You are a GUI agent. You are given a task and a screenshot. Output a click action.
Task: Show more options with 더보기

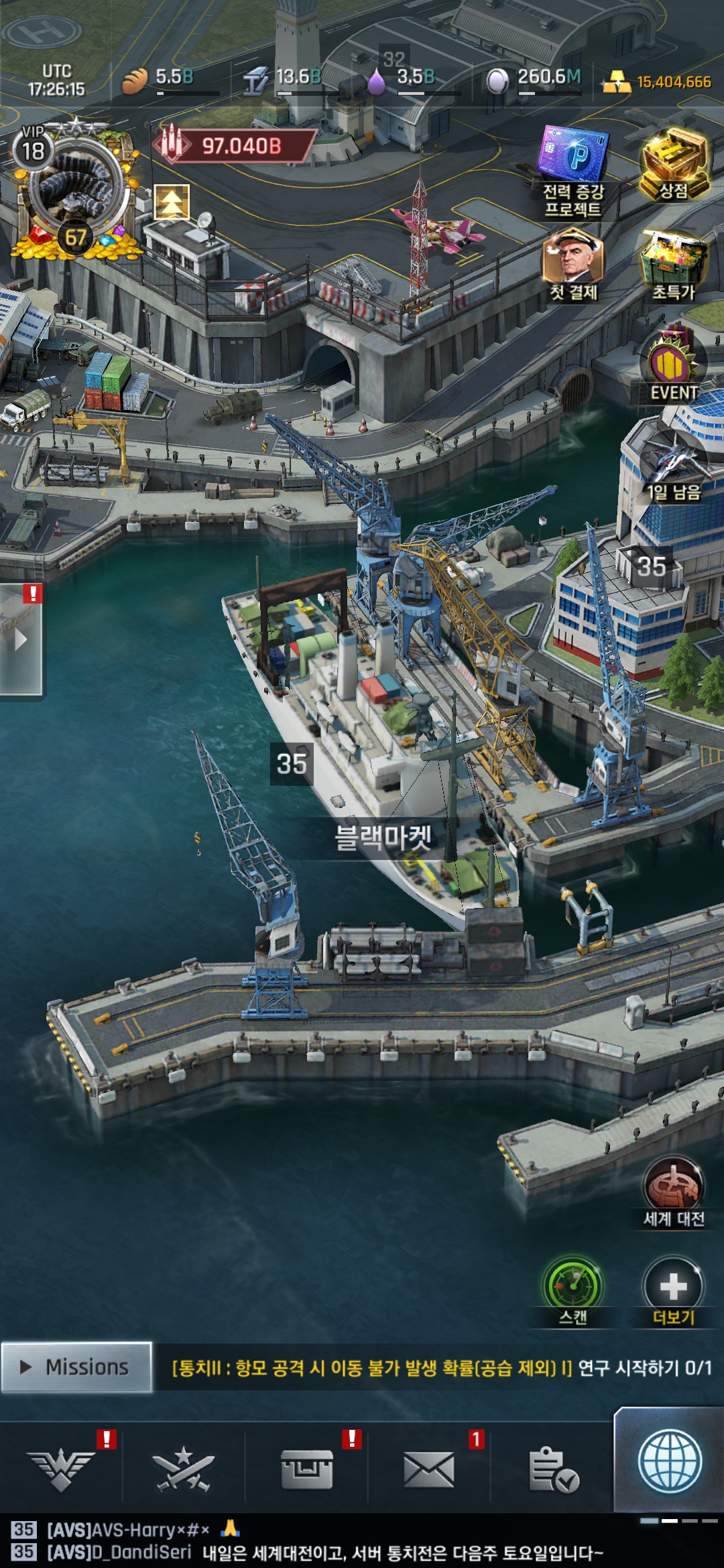673,1291
